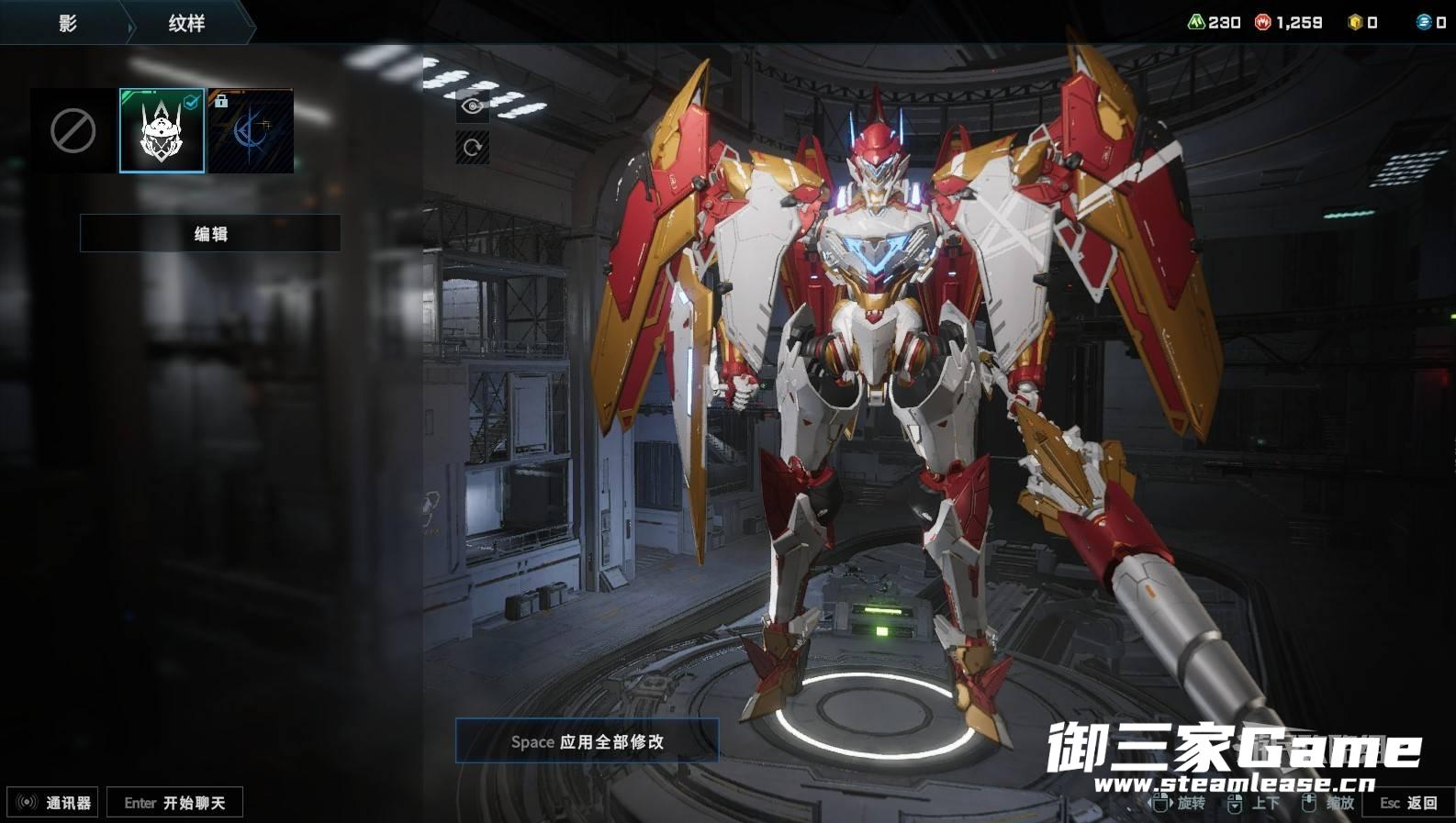Select the locked blue emblem pattern
1456x823 pixels.
coord(251,131)
